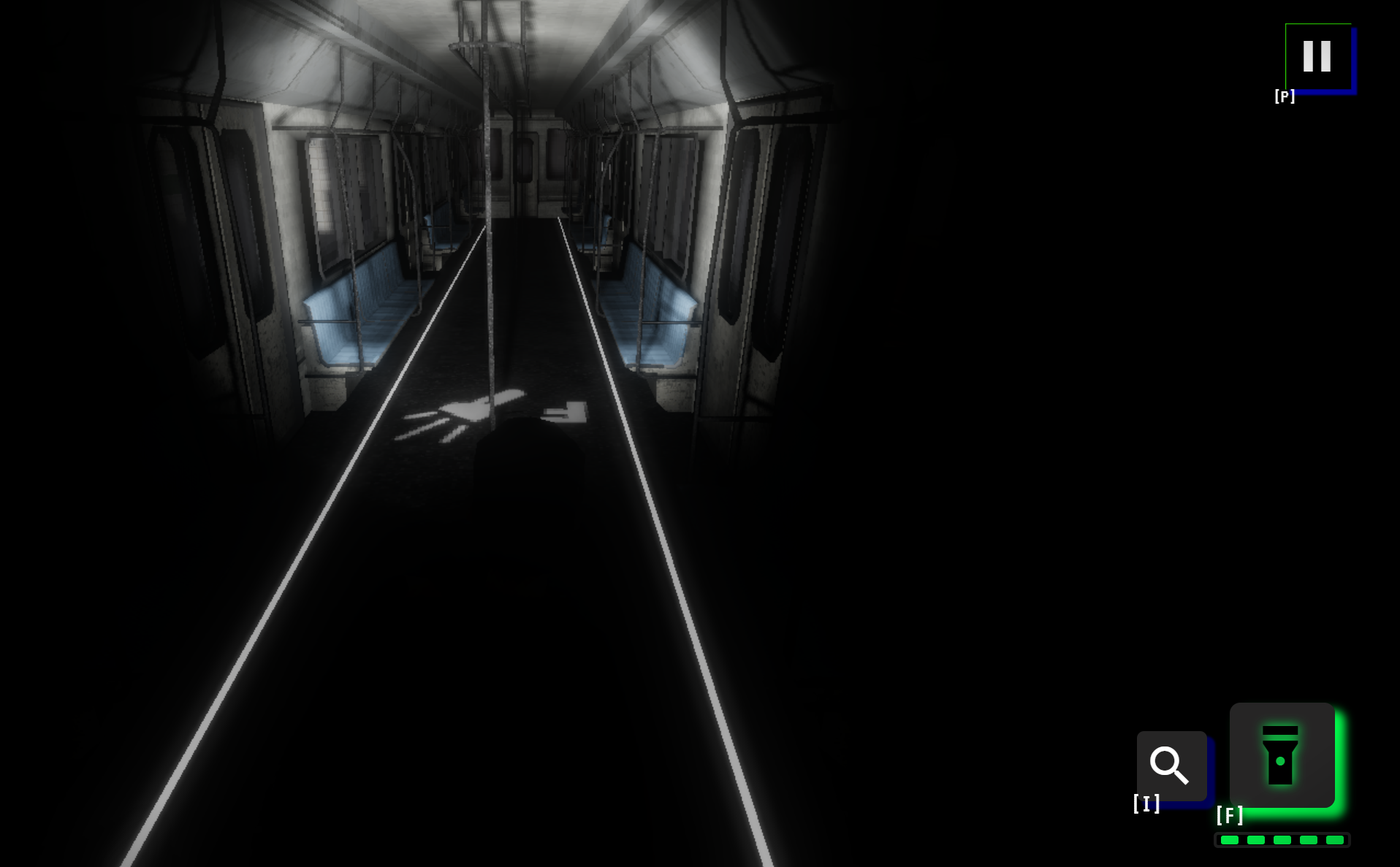This screenshot has width=1400, height=867.
Task: Pause the game with the pause button
Action: point(1317,56)
